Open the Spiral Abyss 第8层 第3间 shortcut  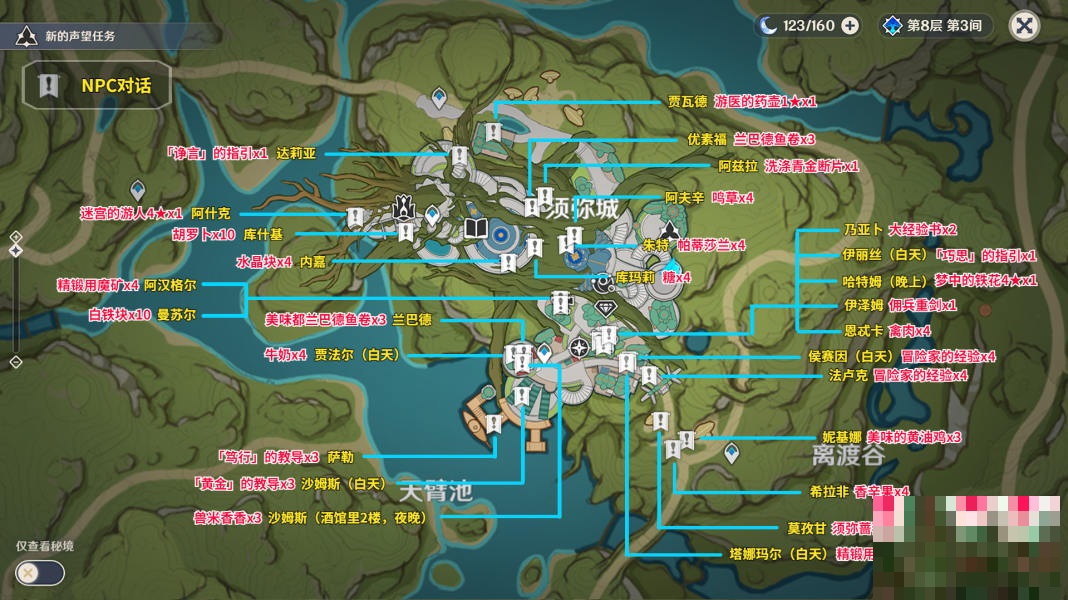click(x=936, y=26)
